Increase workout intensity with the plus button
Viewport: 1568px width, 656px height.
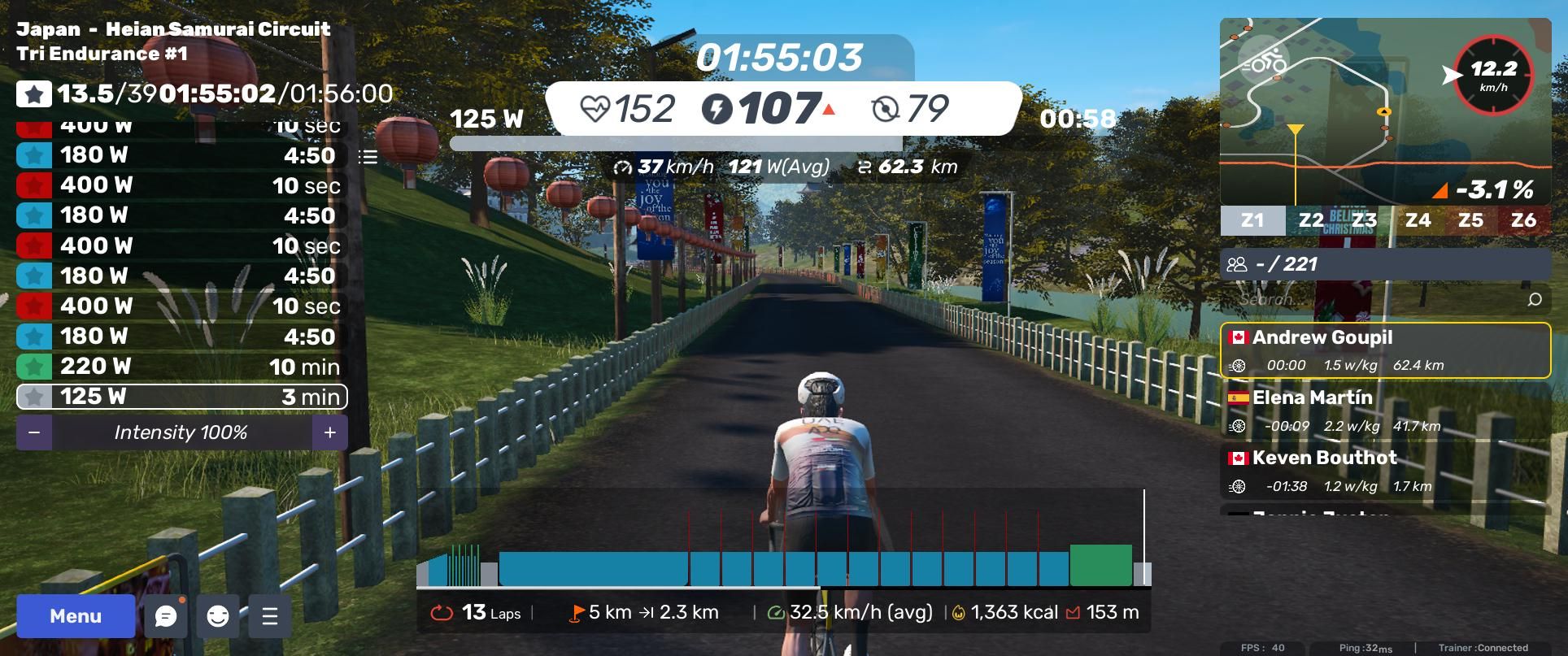click(x=329, y=432)
